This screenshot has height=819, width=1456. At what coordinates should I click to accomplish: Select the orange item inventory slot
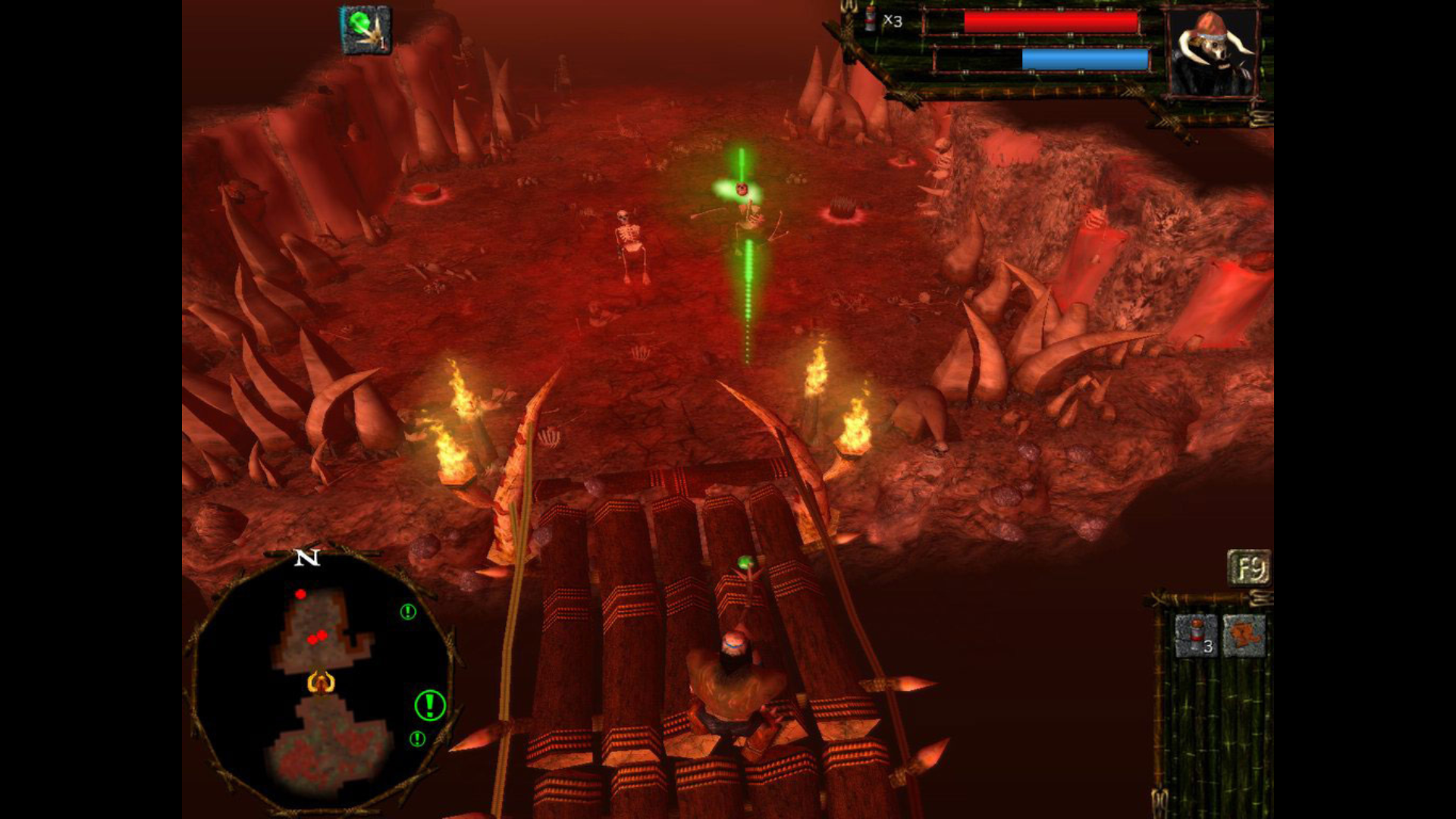[x=1244, y=635]
